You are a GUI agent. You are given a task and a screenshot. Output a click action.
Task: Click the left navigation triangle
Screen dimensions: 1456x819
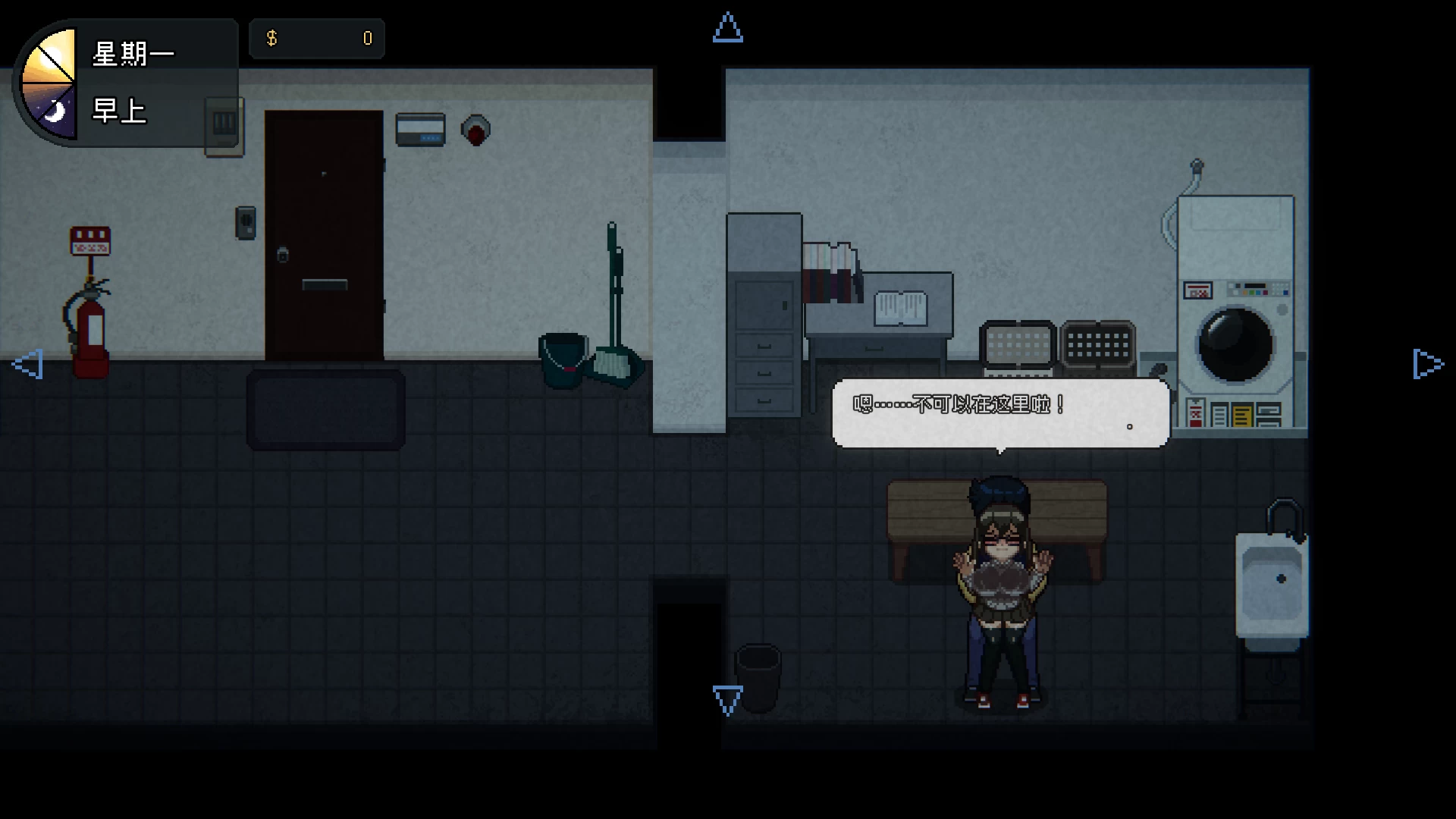(27, 365)
